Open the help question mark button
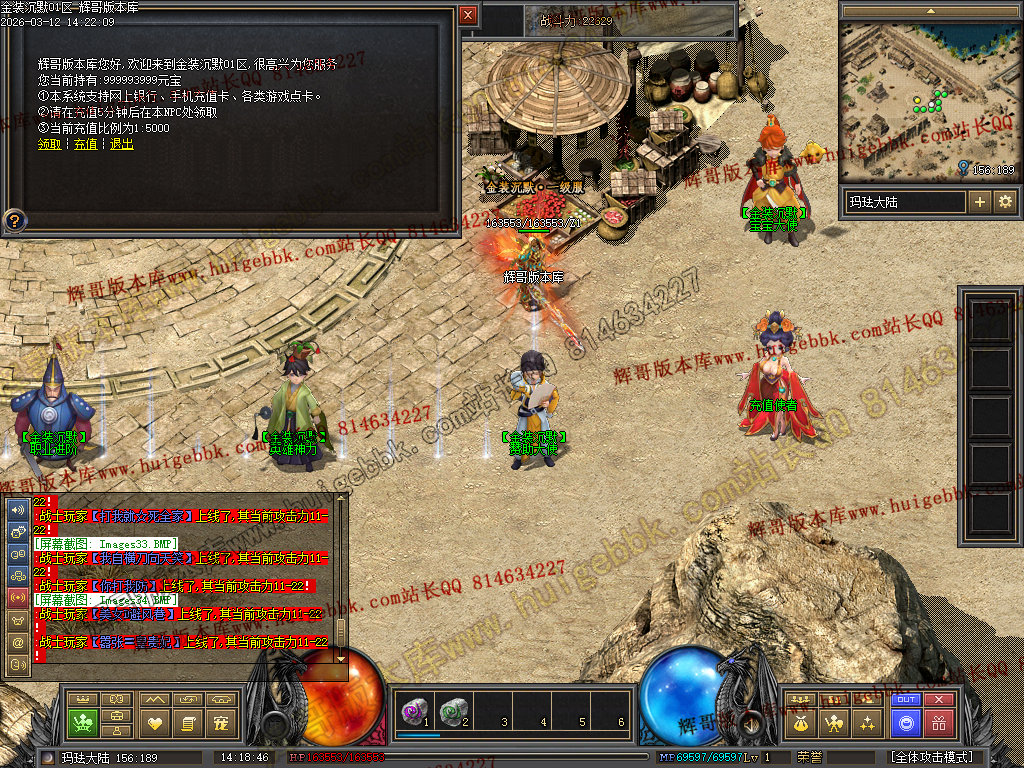1024x768 pixels. 15,219
